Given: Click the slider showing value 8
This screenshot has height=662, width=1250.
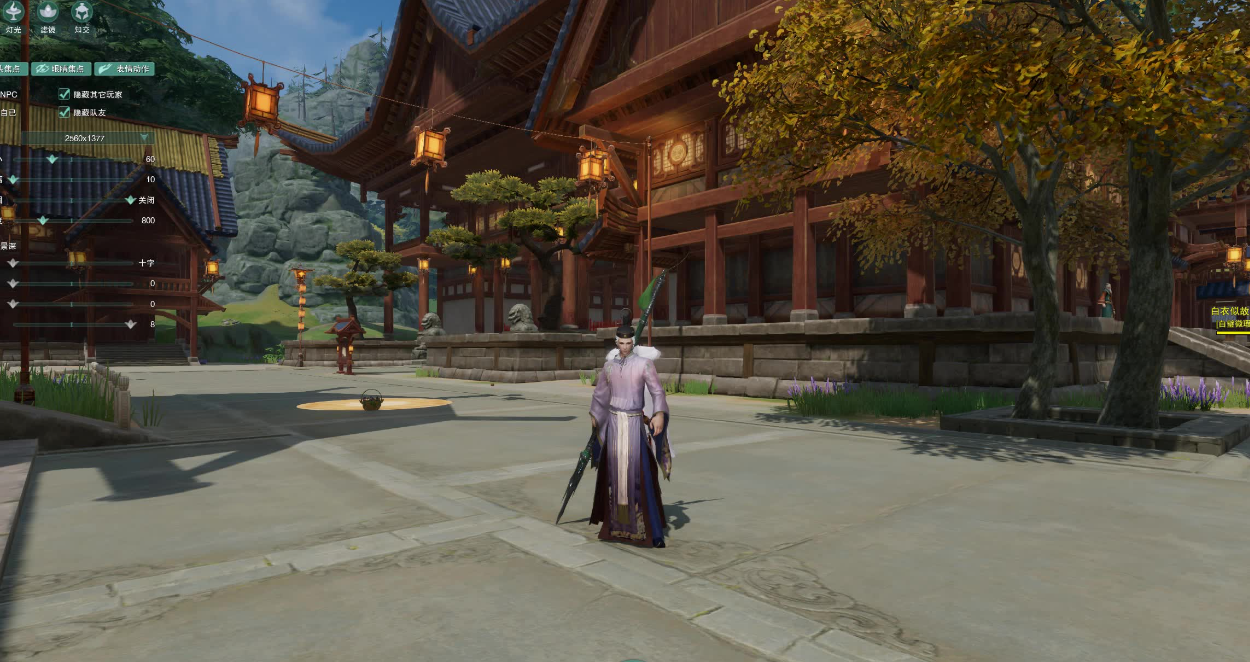Looking at the screenshot, I should click(130, 324).
